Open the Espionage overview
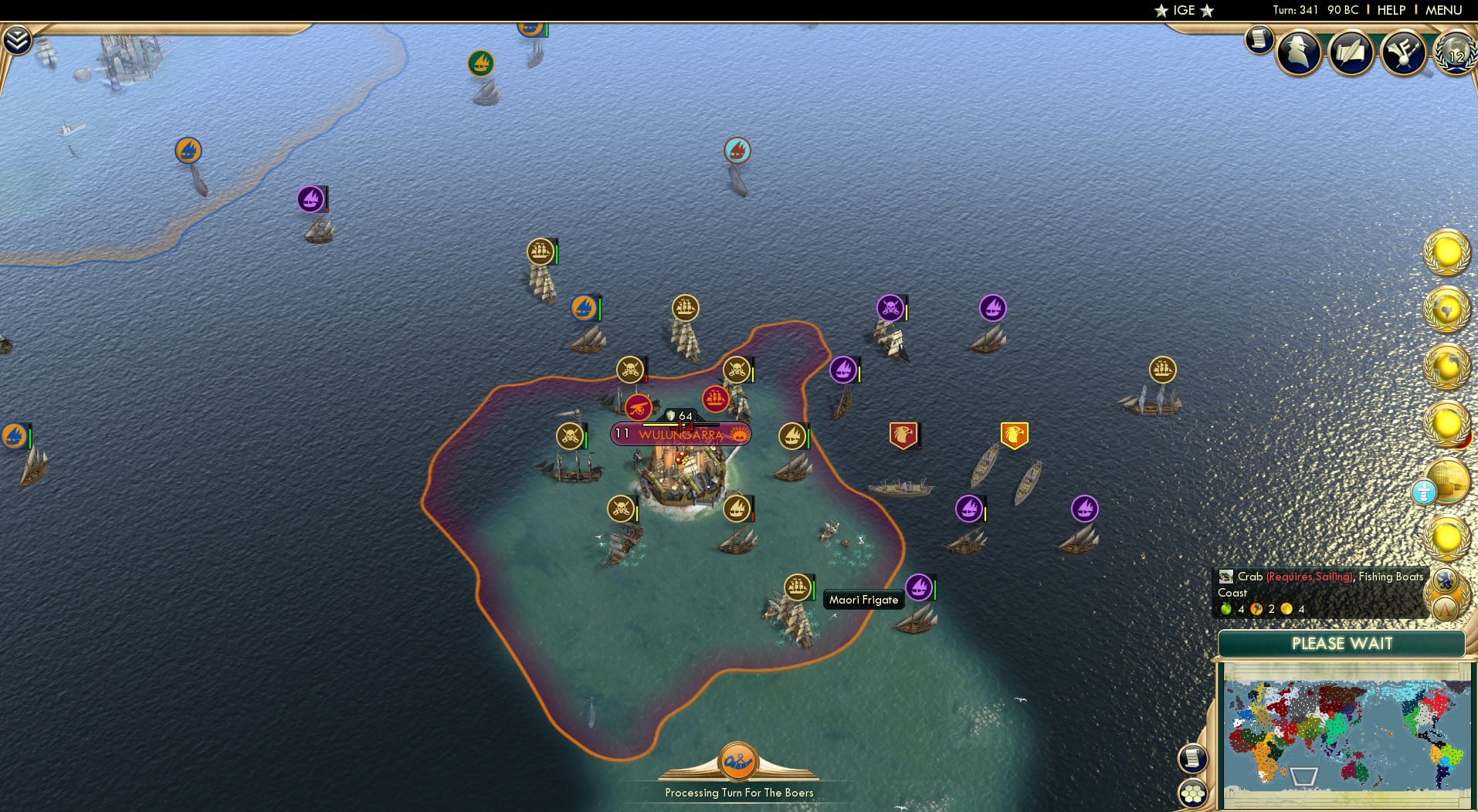Viewport: 1478px width, 812px height. (1298, 51)
